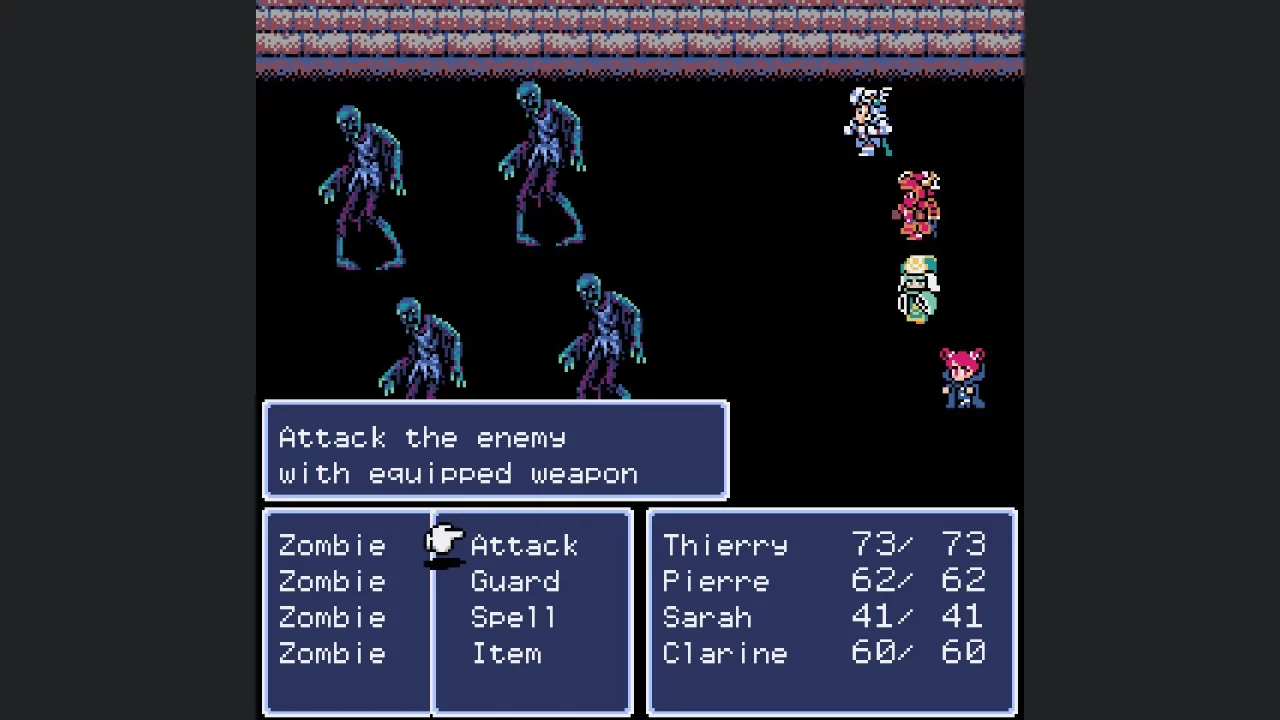The width and height of the screenshot is (1280, 720).
Task: Select Thierry's character sprite
Action: tap(868, 120)
